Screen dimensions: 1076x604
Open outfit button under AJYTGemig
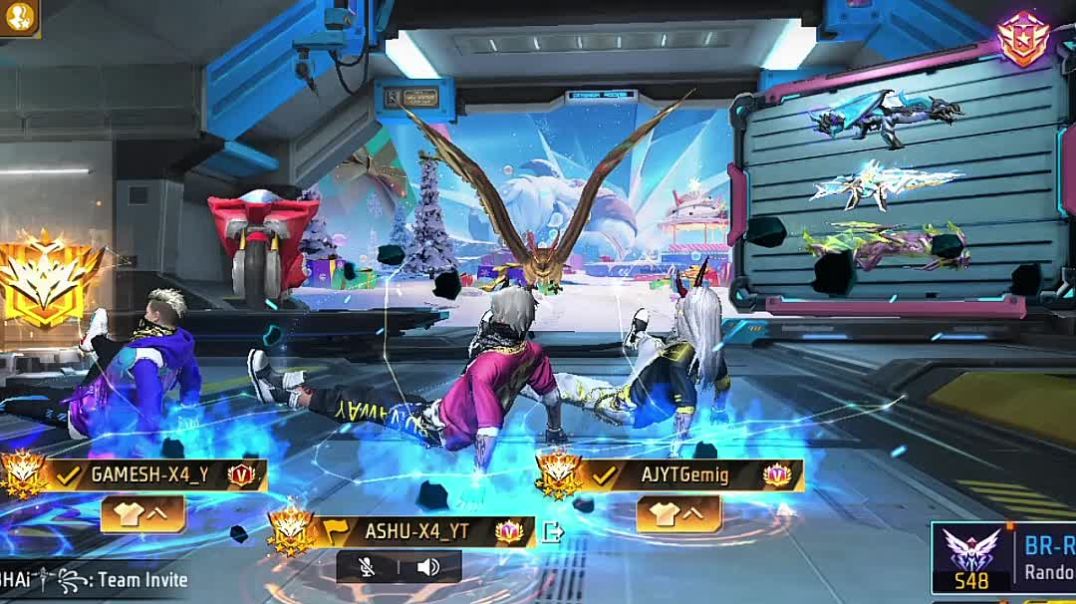pyautogui.click(x=678, y=513)
